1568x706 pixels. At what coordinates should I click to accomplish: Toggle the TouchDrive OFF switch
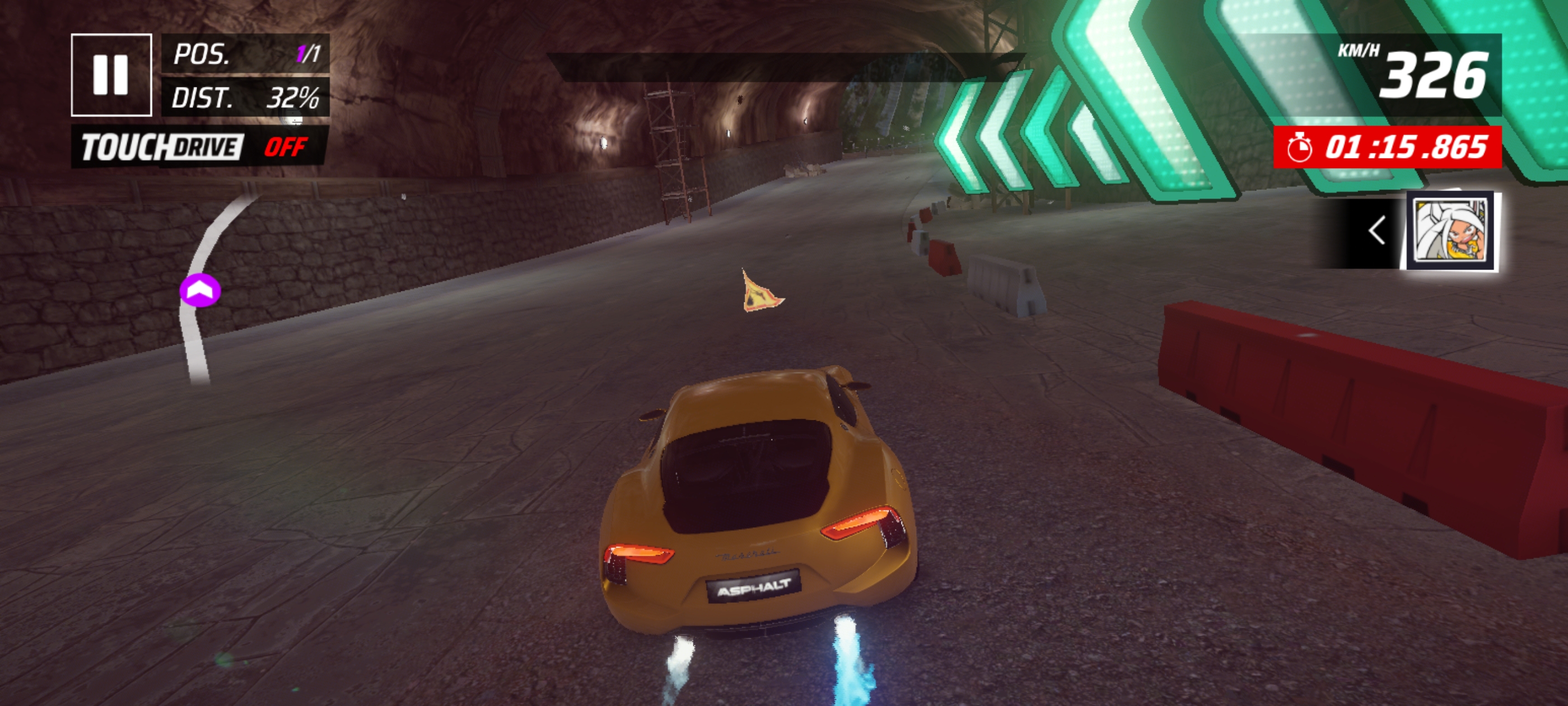tap(285, 147)
